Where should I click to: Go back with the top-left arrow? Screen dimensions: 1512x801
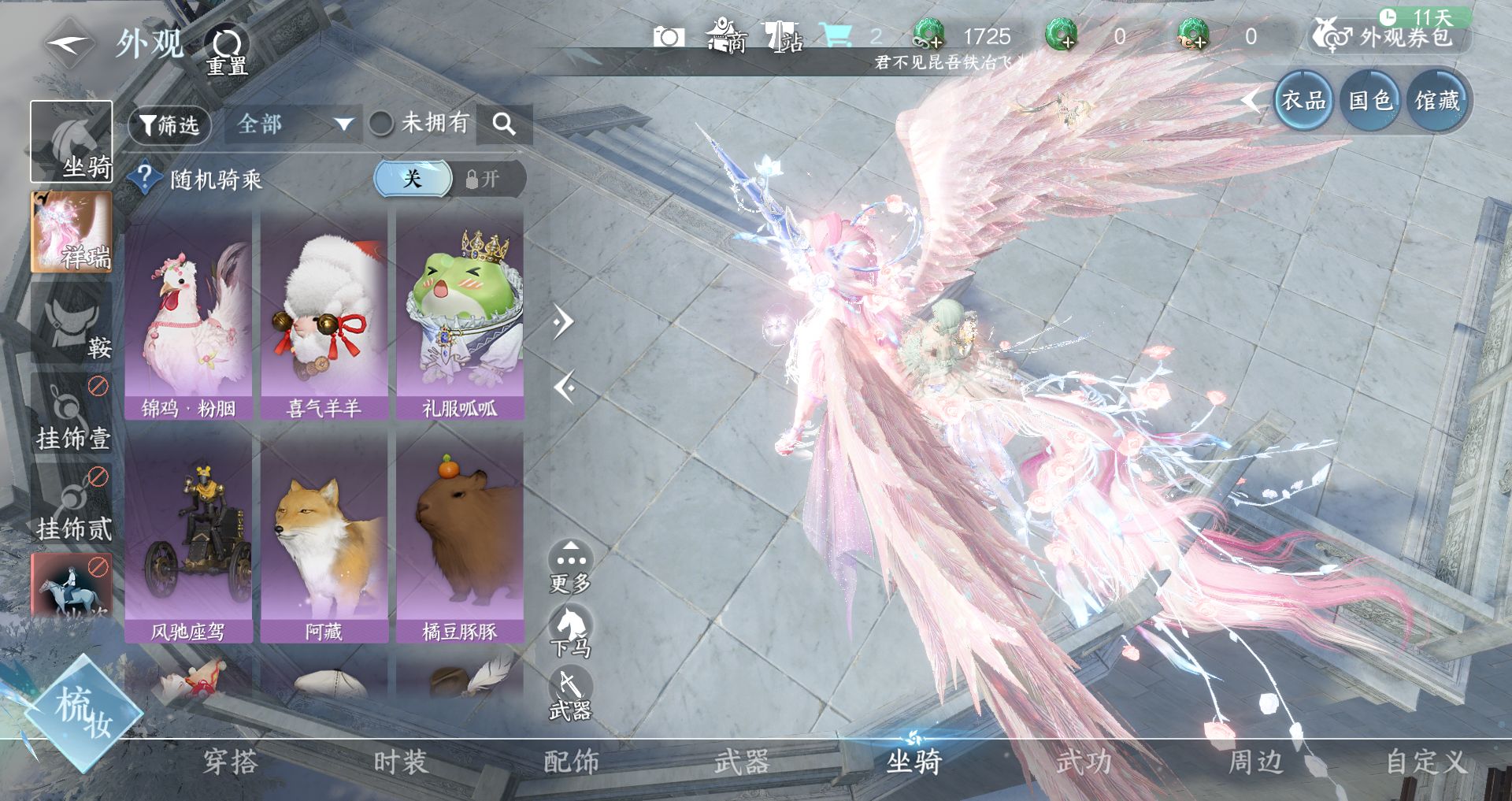[x=69, y=44]
